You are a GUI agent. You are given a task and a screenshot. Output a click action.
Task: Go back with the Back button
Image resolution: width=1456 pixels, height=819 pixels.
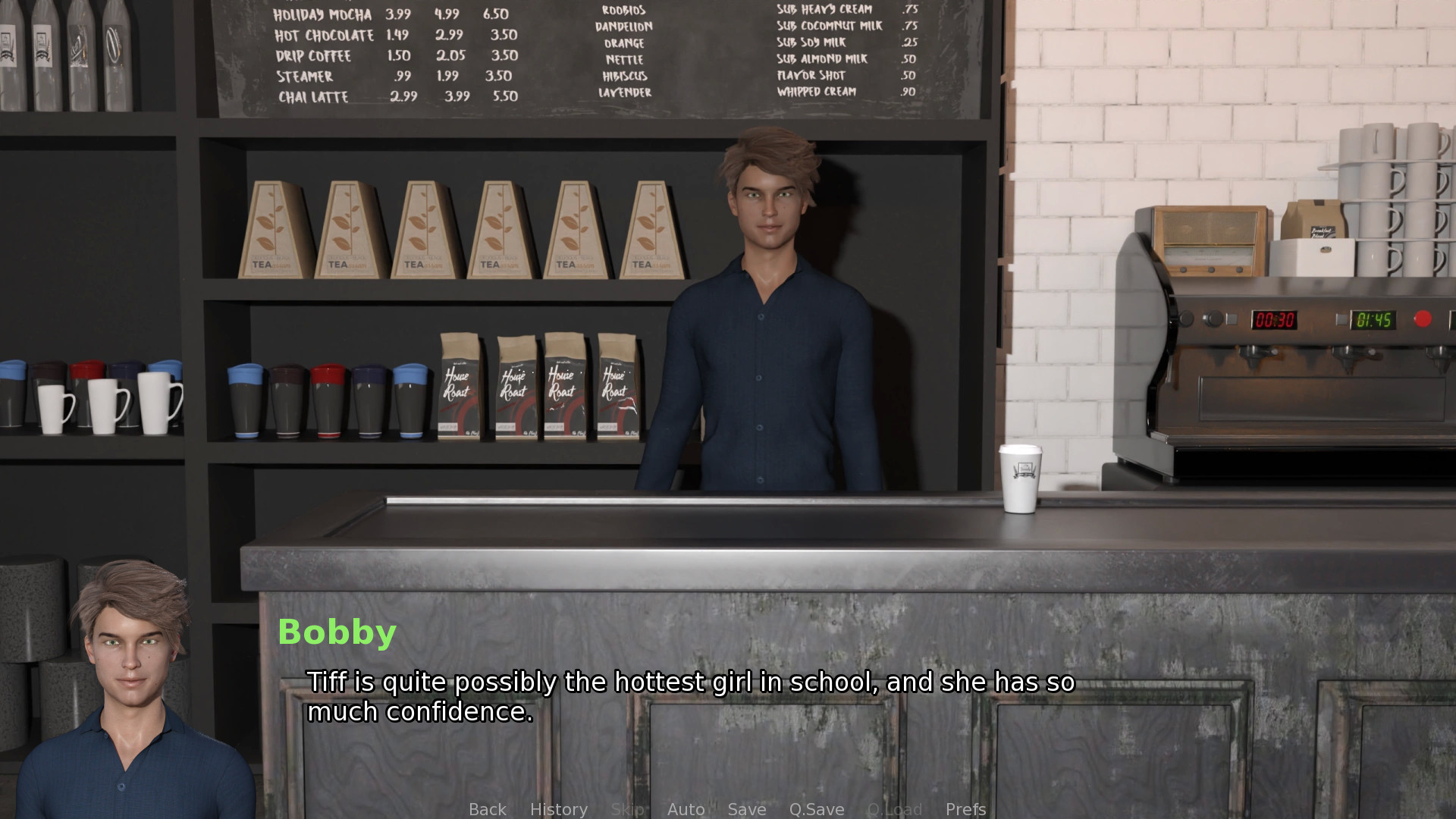point(487,809)
